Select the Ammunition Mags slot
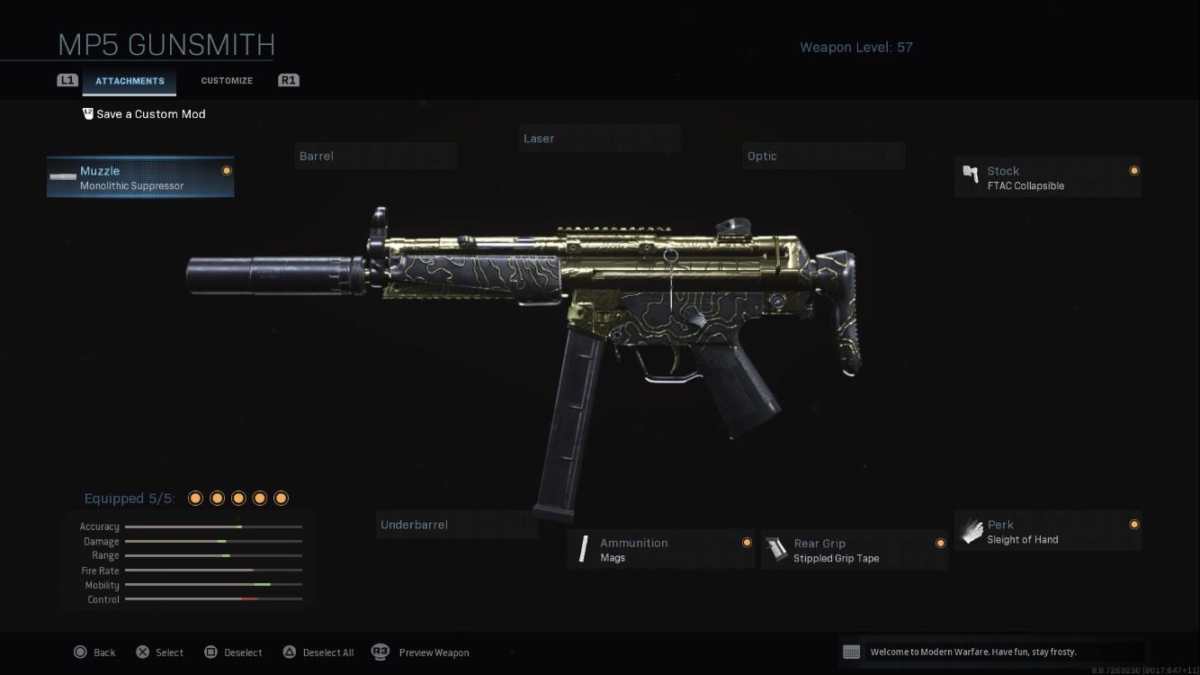The height and width of the screenshot is (675, 1200). pos(661,550)
